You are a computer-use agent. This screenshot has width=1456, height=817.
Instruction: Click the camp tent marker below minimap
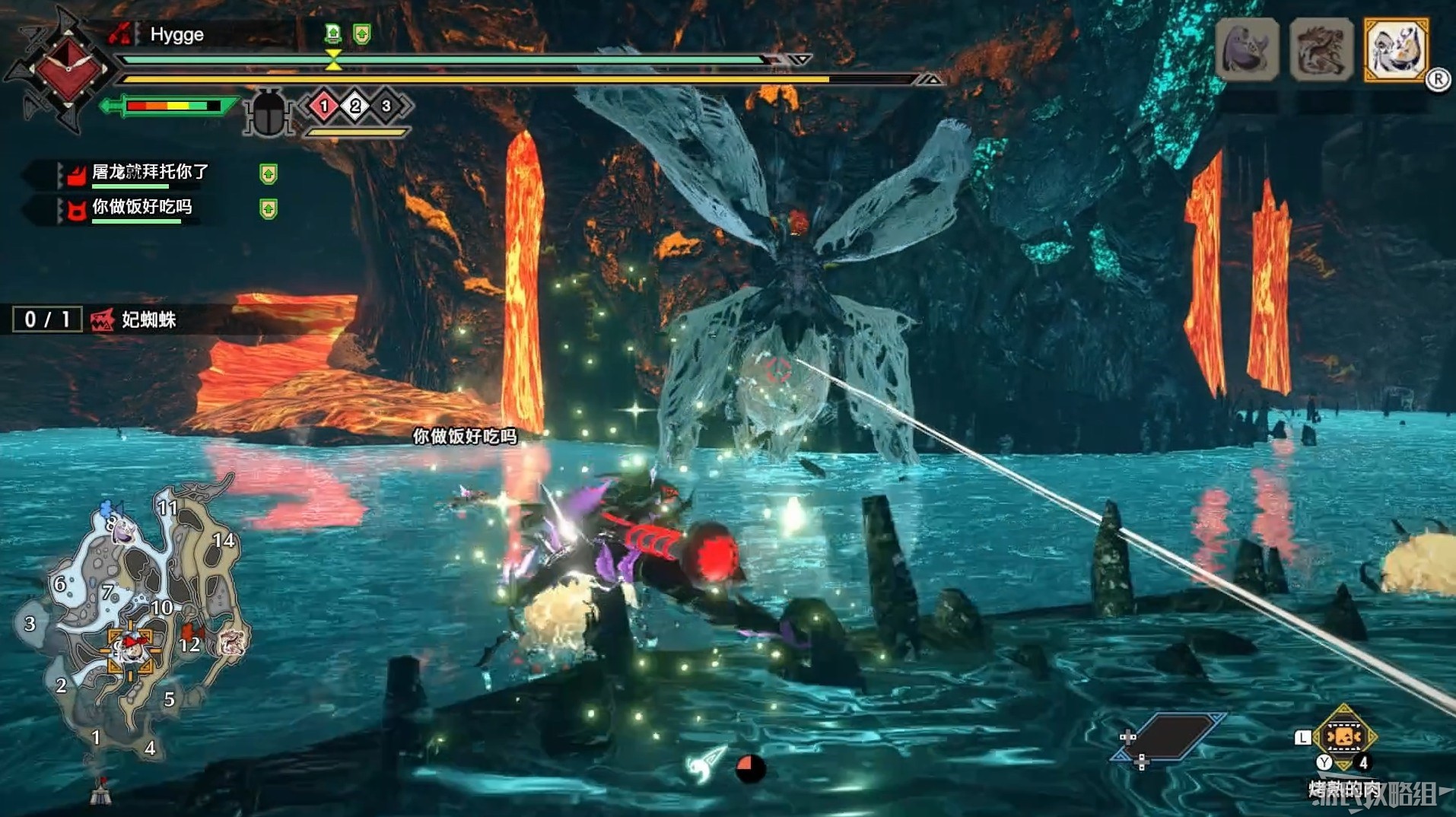pos(101,792)
